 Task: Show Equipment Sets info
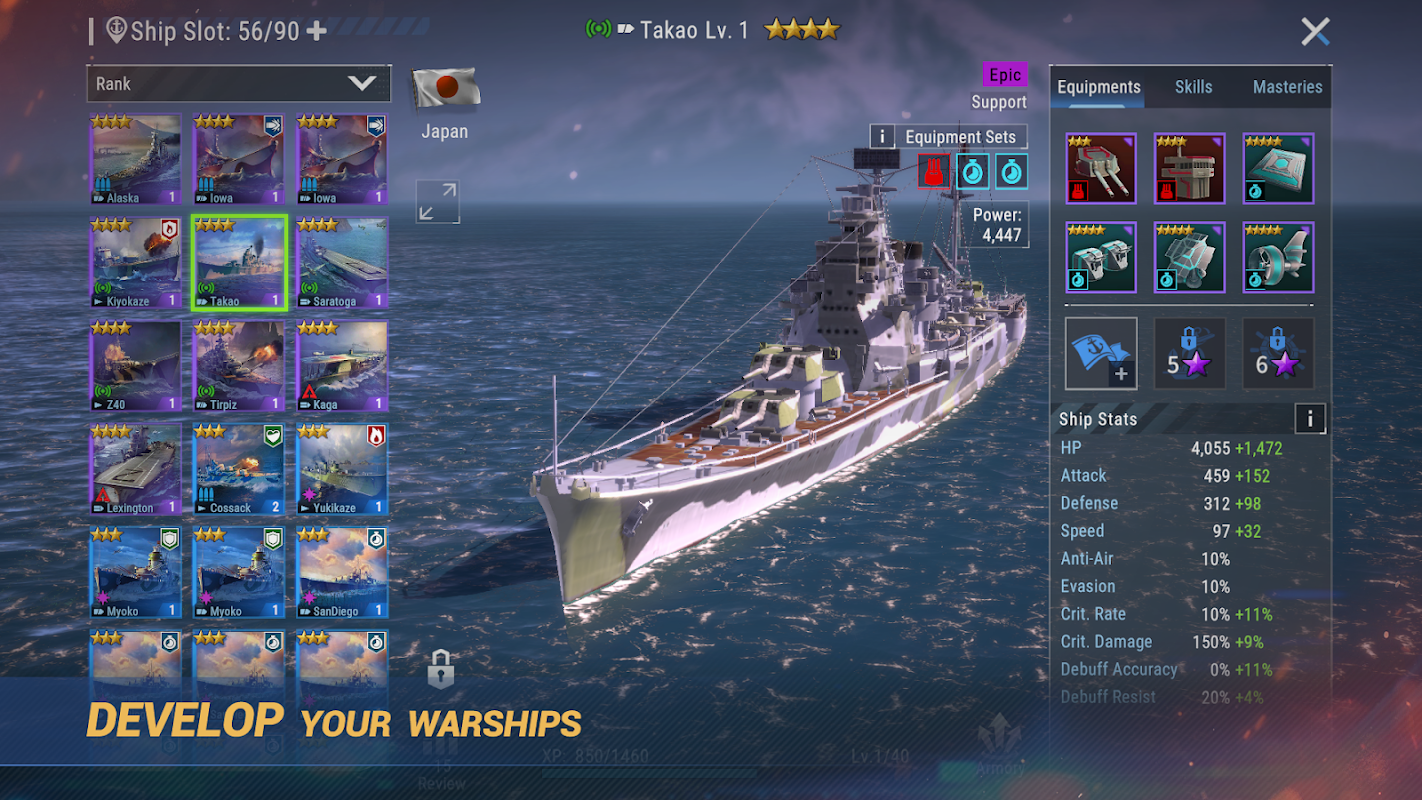(x=882, y=137)
